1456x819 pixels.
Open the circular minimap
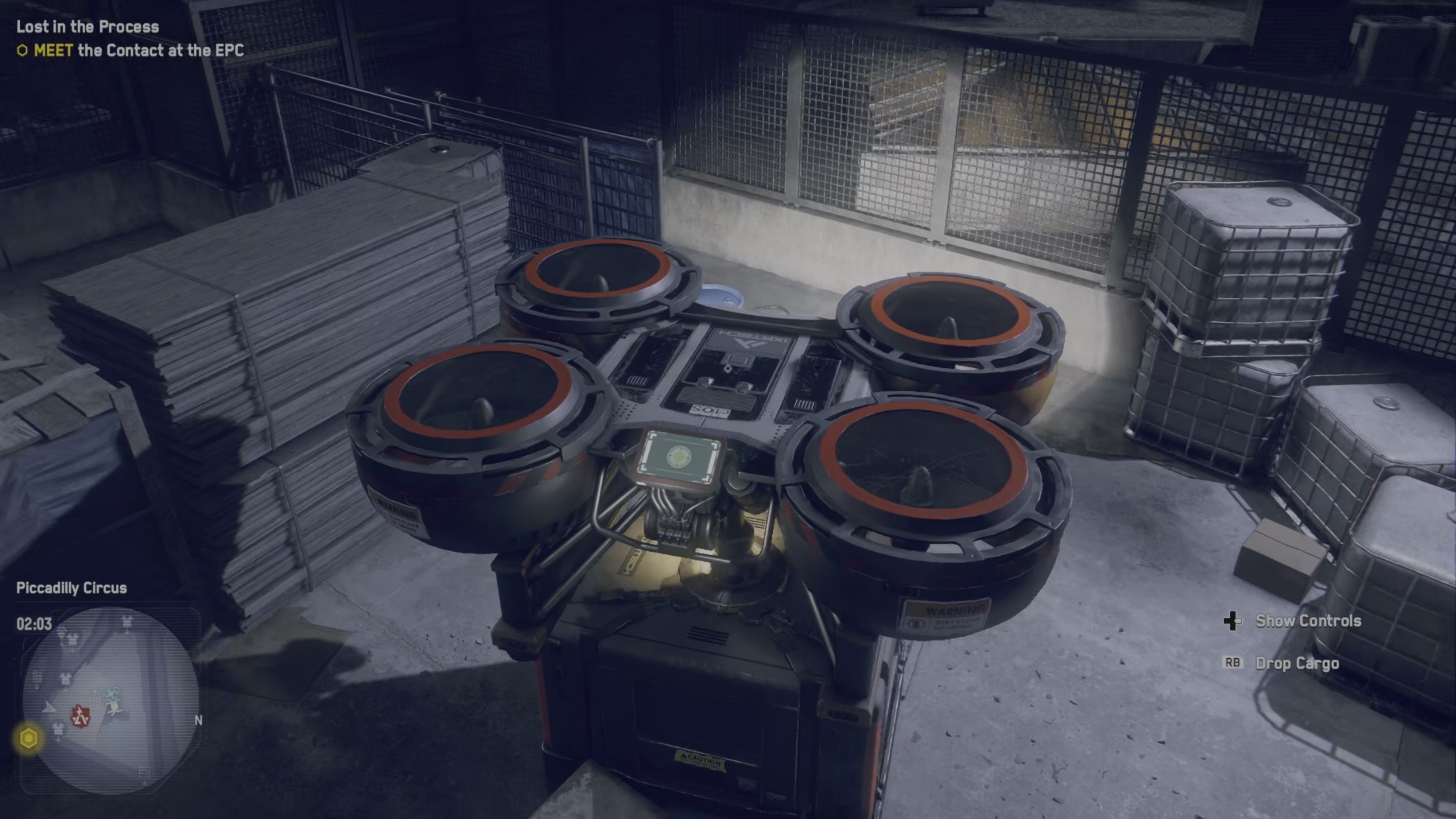coord(111,700)
